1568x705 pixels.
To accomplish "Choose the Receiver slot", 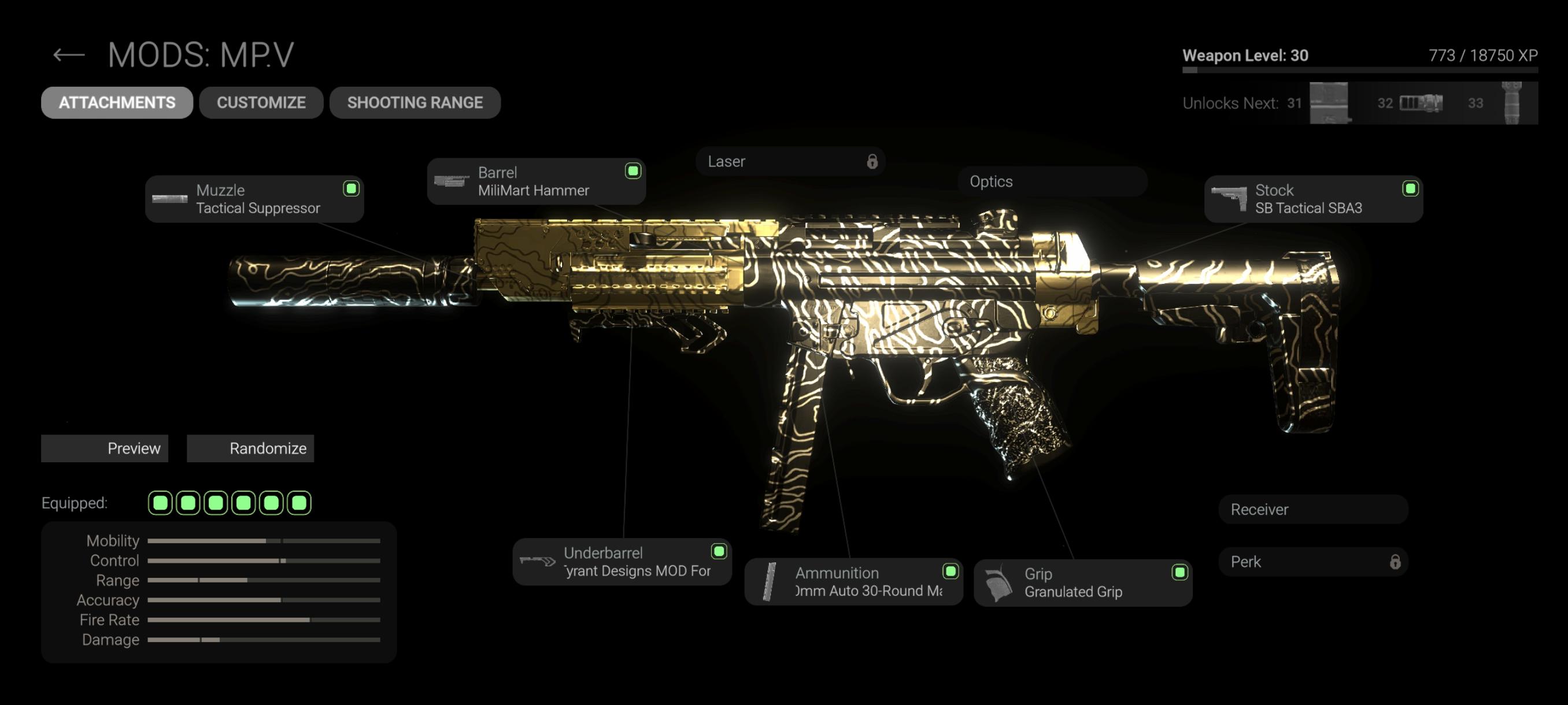I will click(1313, 509).
